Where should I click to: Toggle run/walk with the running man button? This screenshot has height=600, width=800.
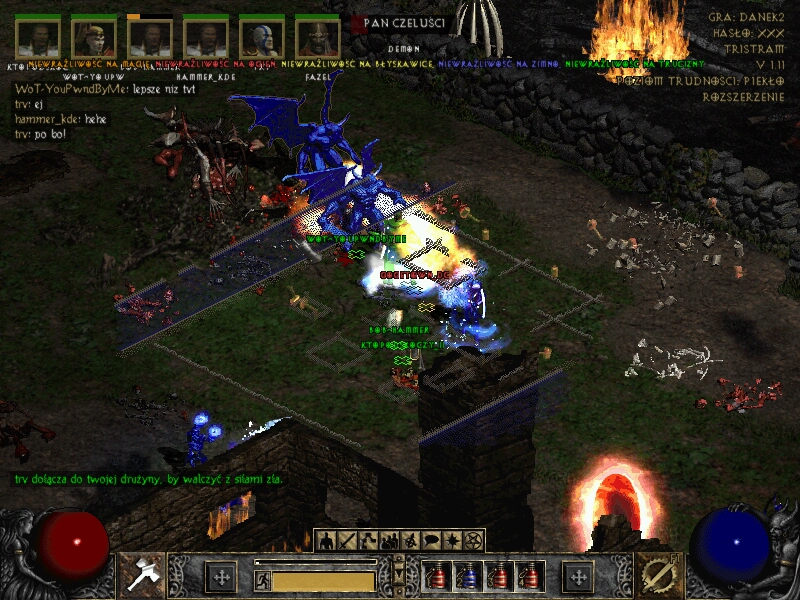(263, 579)
